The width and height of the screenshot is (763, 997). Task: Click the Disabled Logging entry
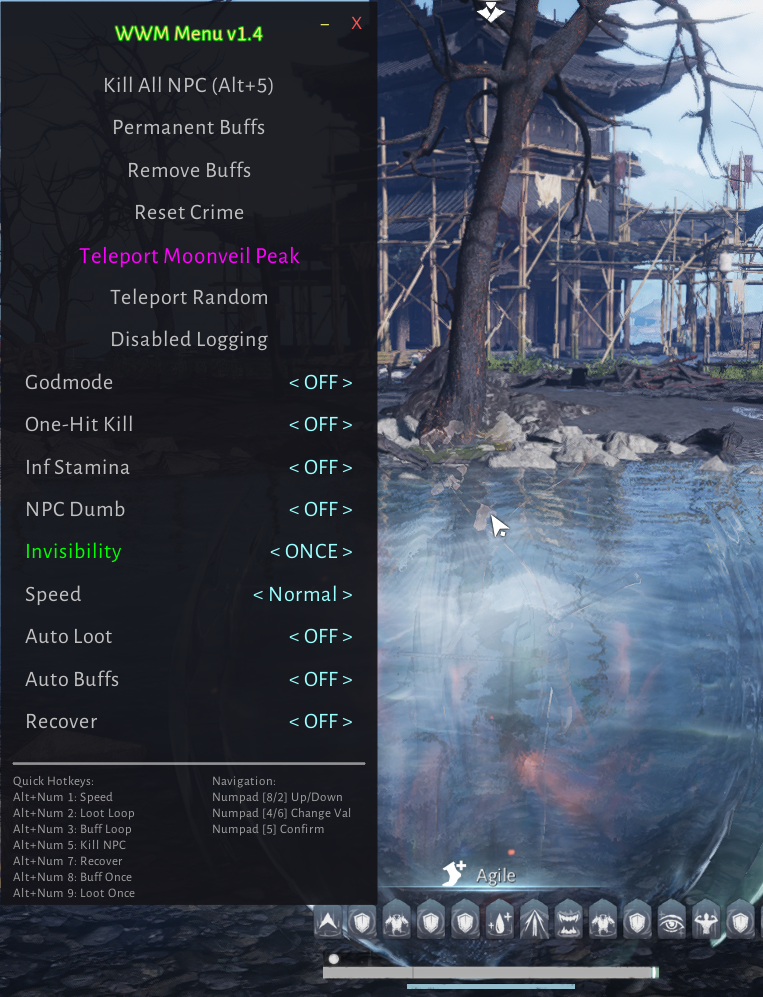189,340
